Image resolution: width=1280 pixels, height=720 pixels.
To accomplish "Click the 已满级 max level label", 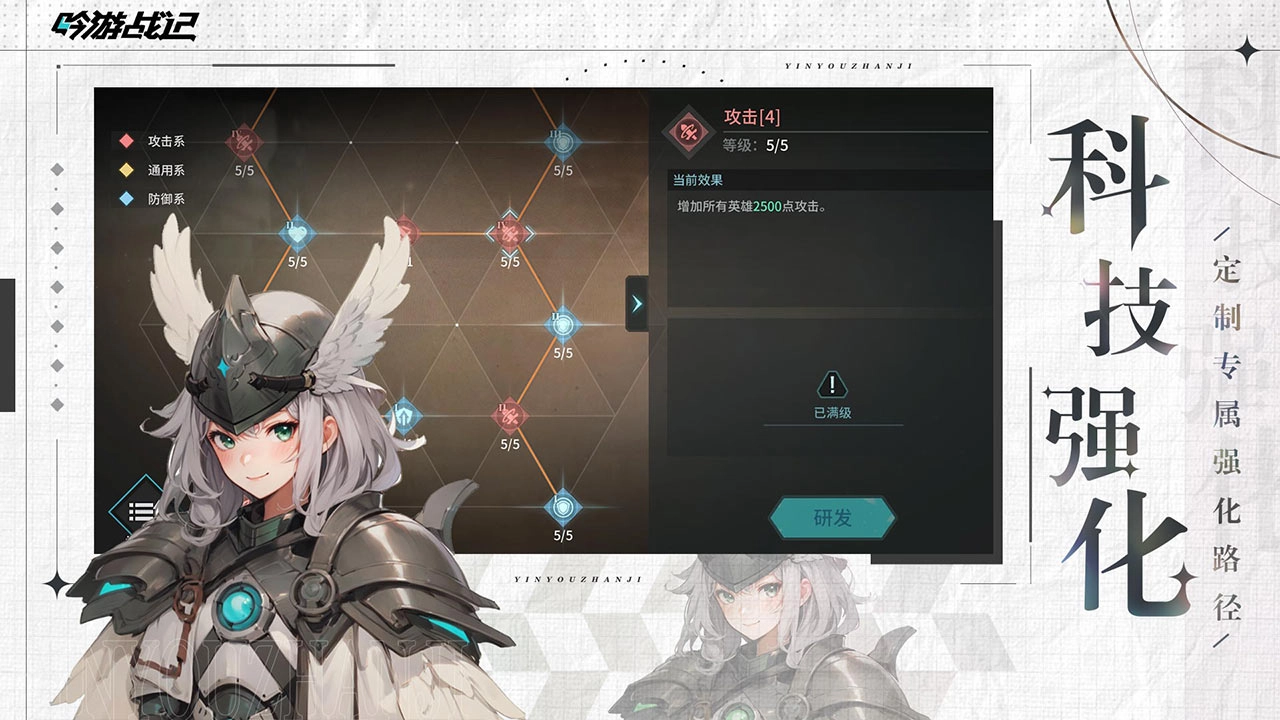I will (834, 411).
